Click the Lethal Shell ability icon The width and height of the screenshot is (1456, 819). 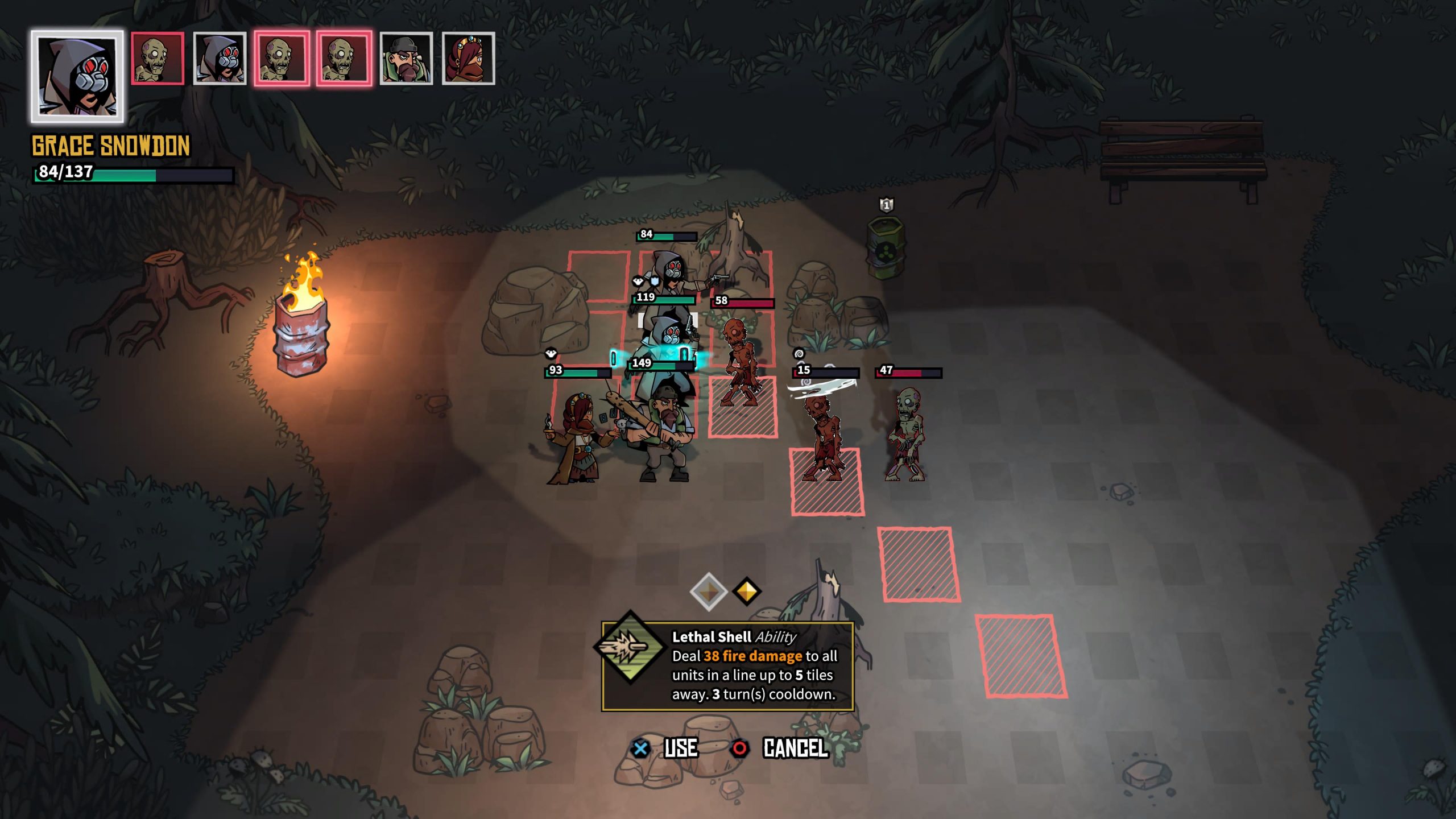click(x=630, y=648)
